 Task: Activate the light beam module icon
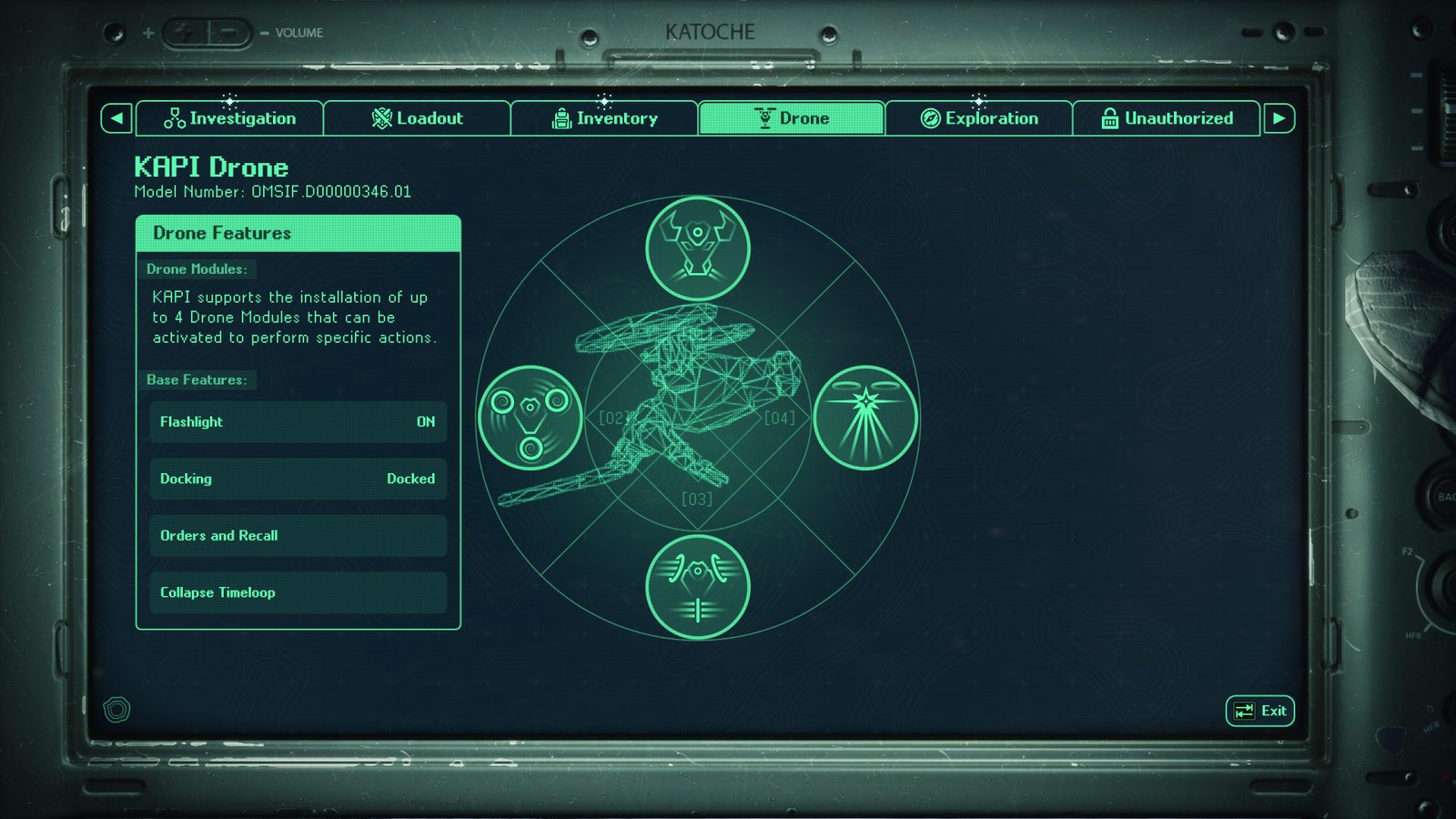[864, 418]
